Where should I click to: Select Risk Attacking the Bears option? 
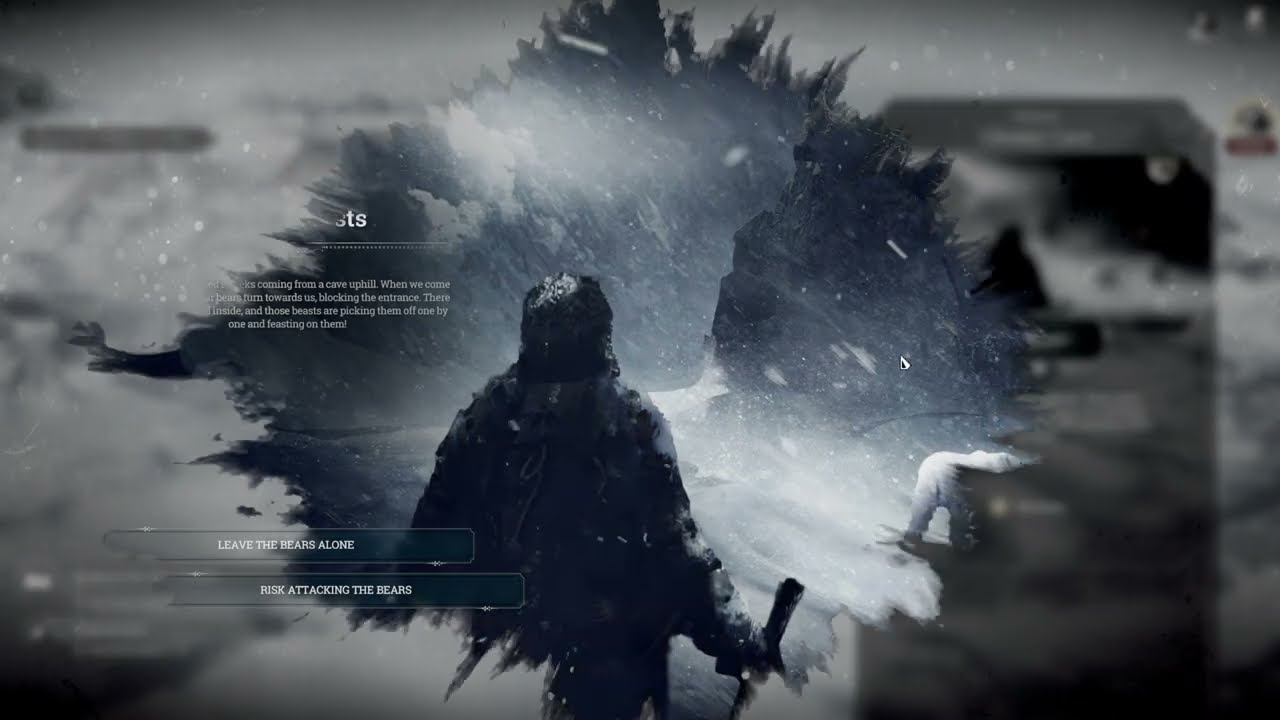337,590
